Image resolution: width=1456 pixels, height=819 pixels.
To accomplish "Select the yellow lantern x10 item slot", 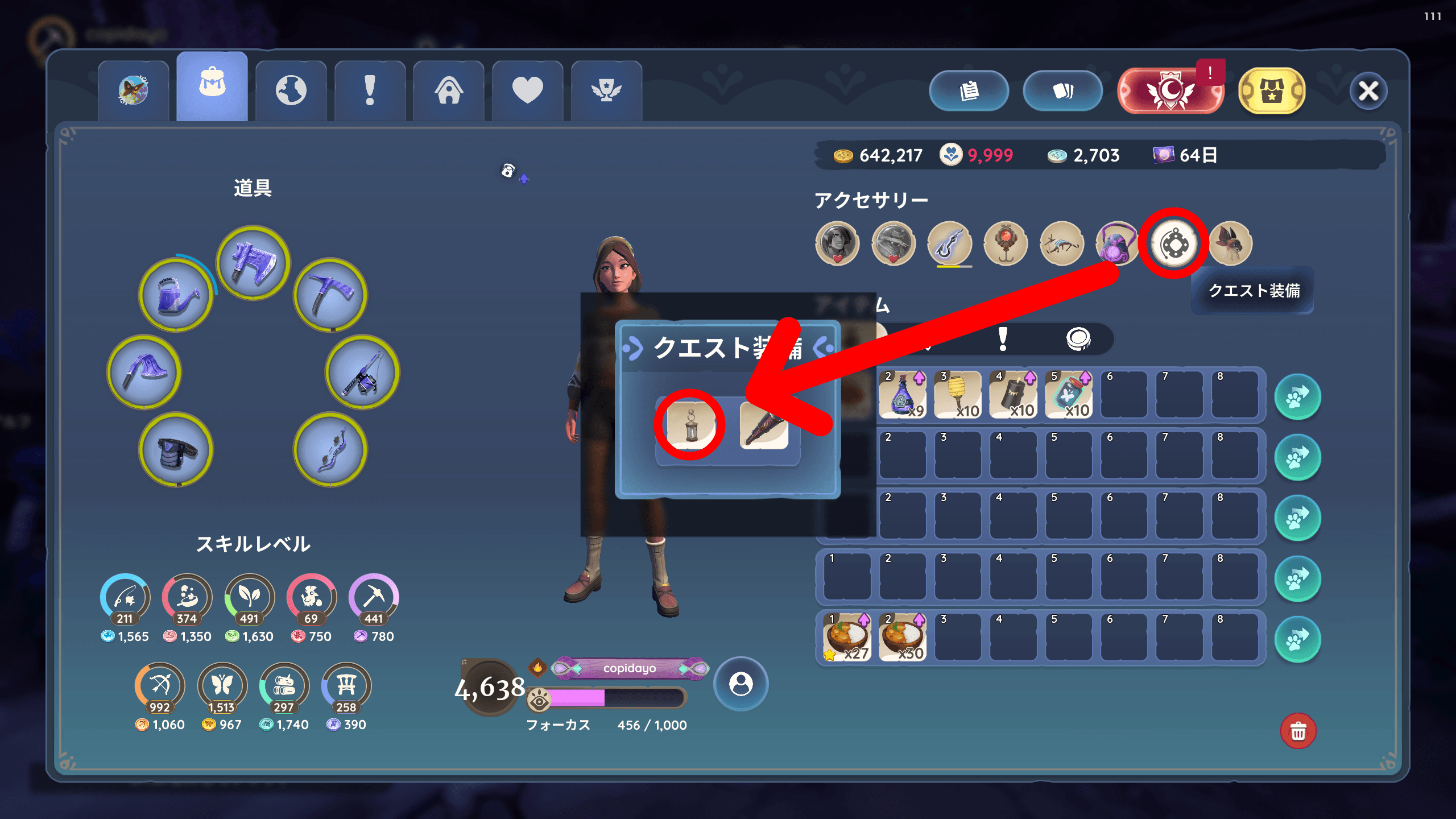I will (958, 395).
